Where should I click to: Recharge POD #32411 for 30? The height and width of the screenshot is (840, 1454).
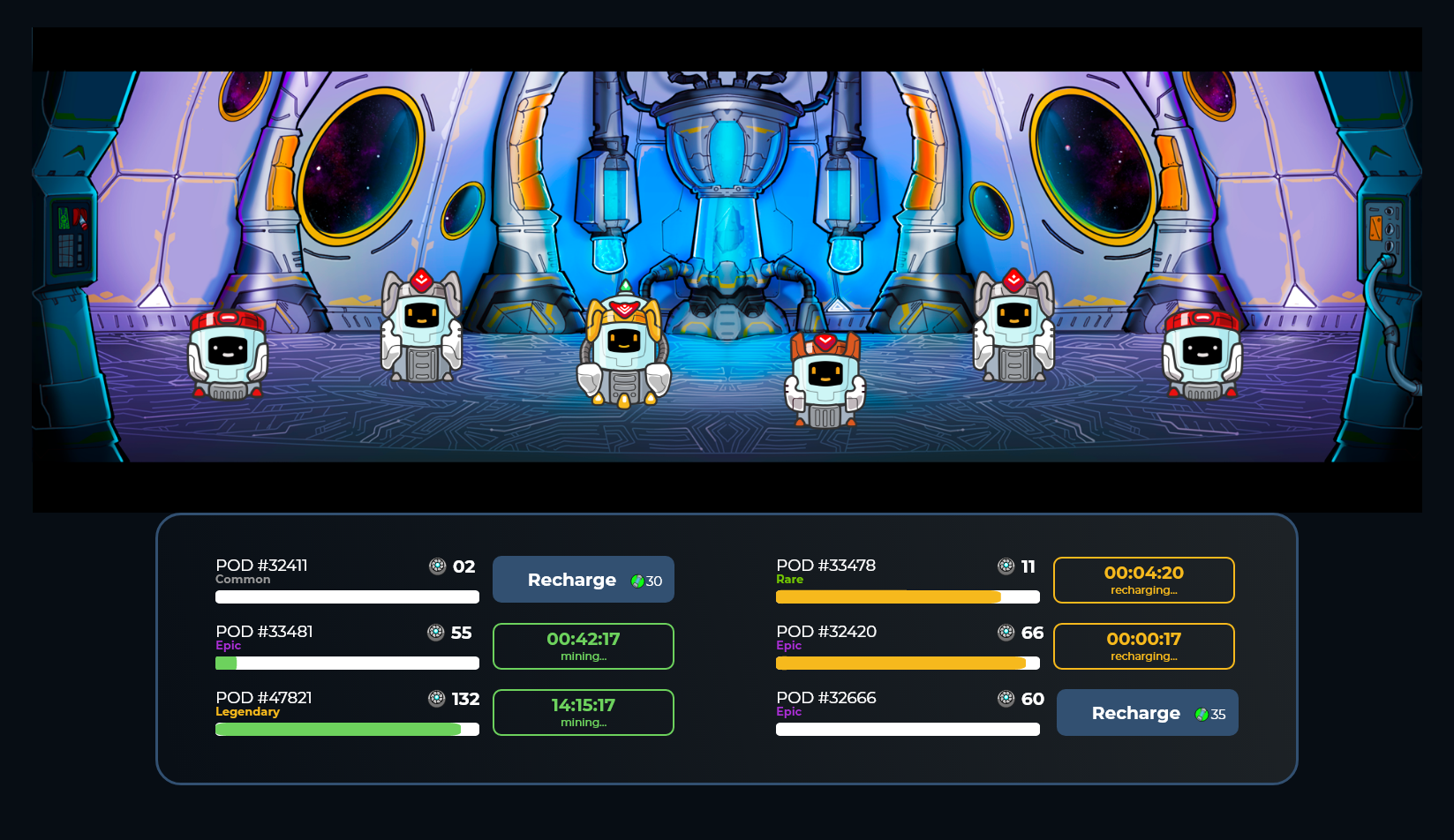click(x=583, y=580)
